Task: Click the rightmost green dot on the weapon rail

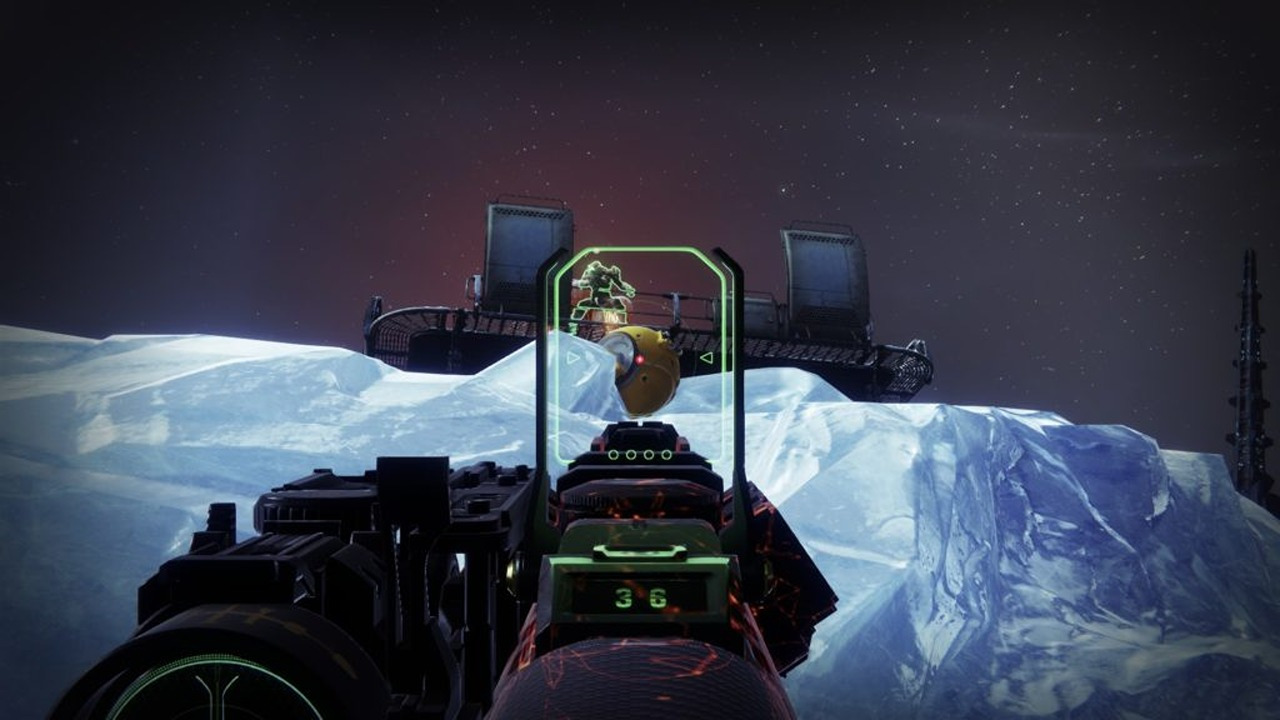Action: [x=668, y=453]
